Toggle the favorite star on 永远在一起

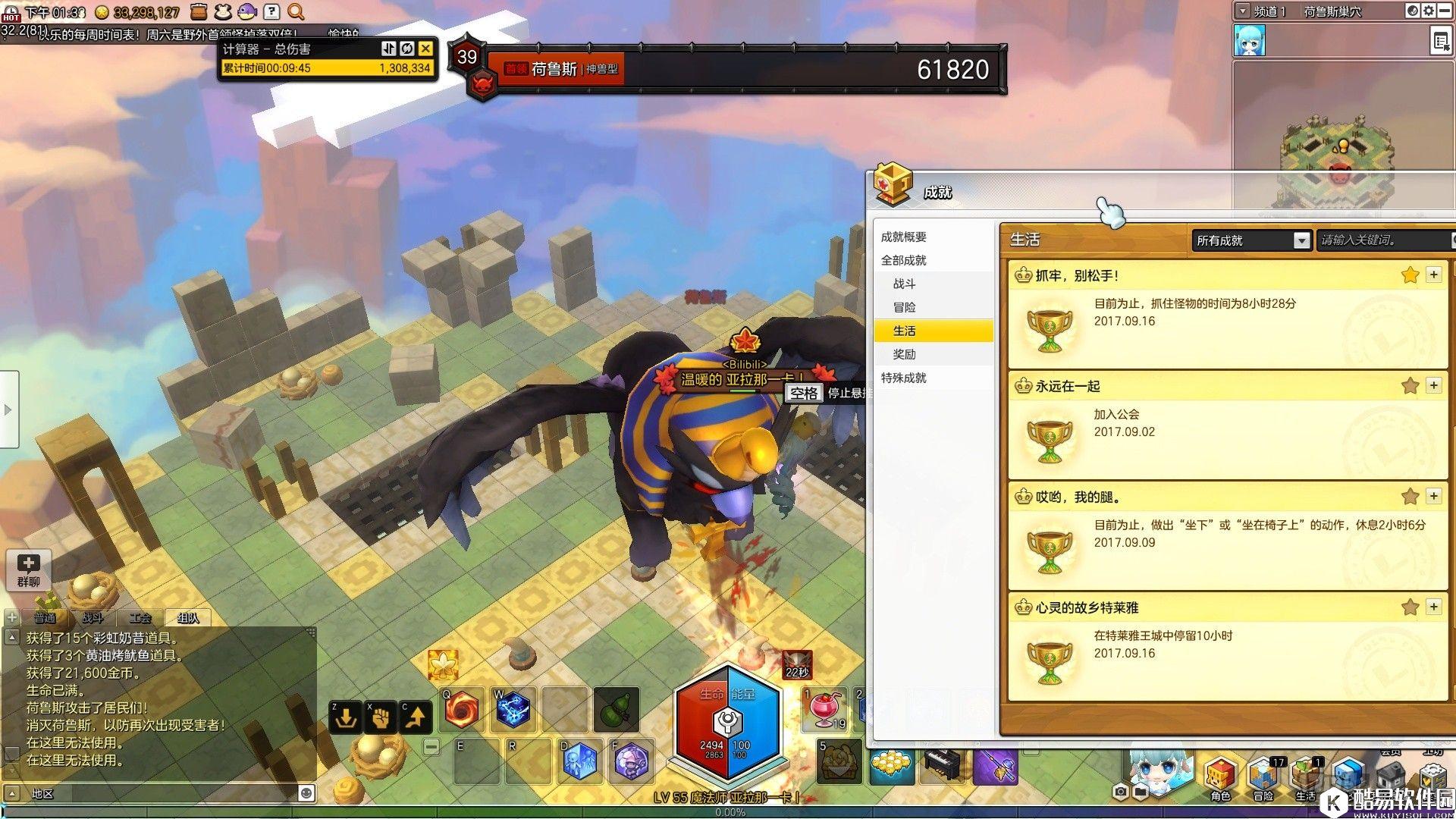1410,386
